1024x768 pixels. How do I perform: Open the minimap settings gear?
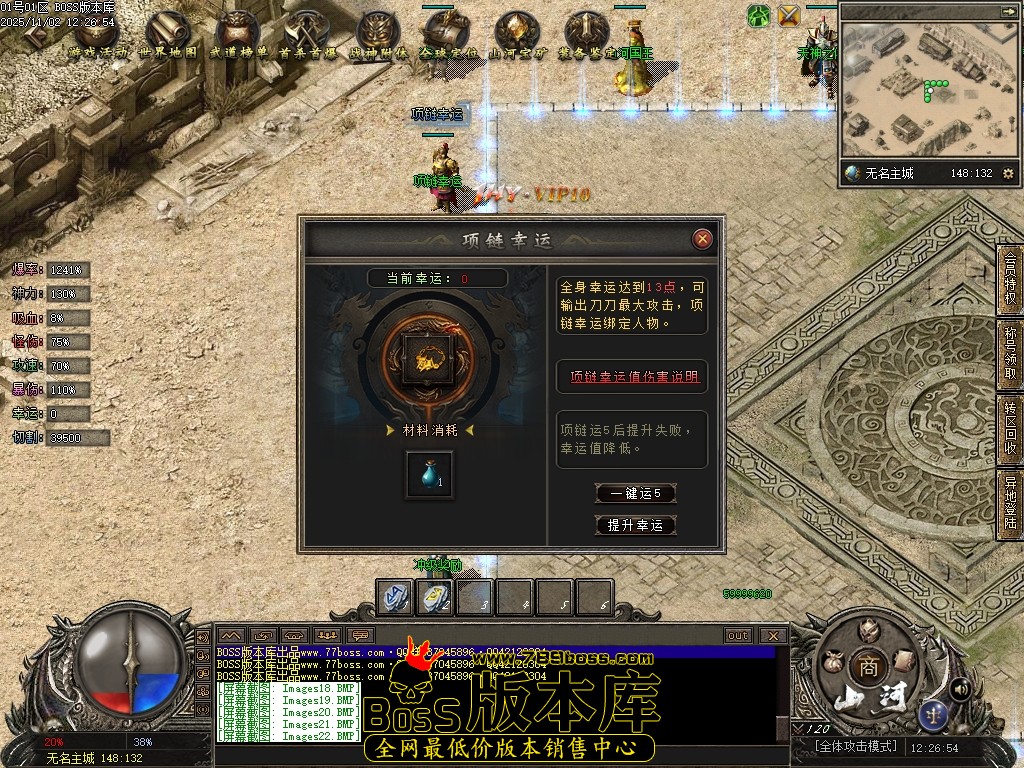(x=1008, y=173)
